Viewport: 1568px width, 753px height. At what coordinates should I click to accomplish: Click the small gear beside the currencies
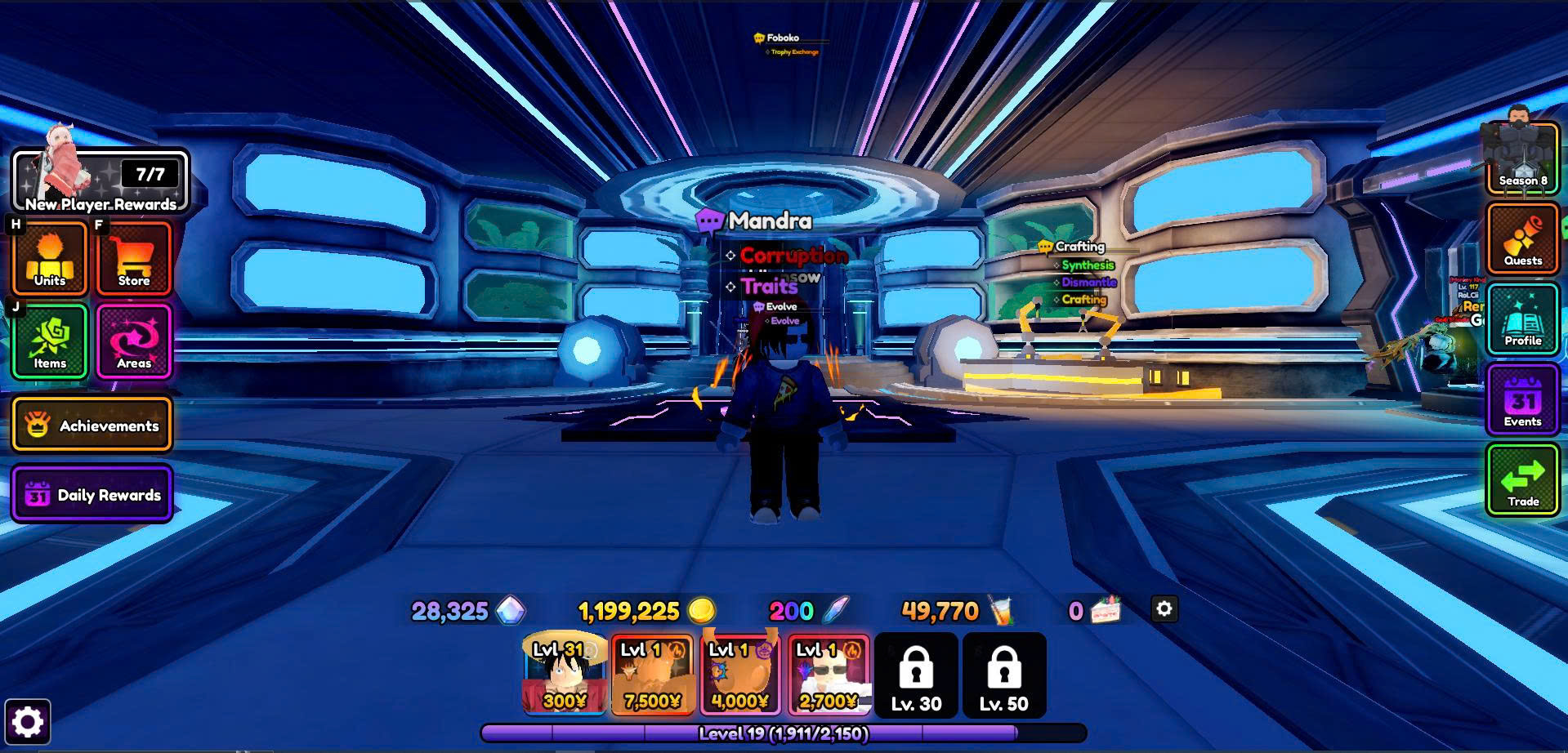coord(1164,609)
